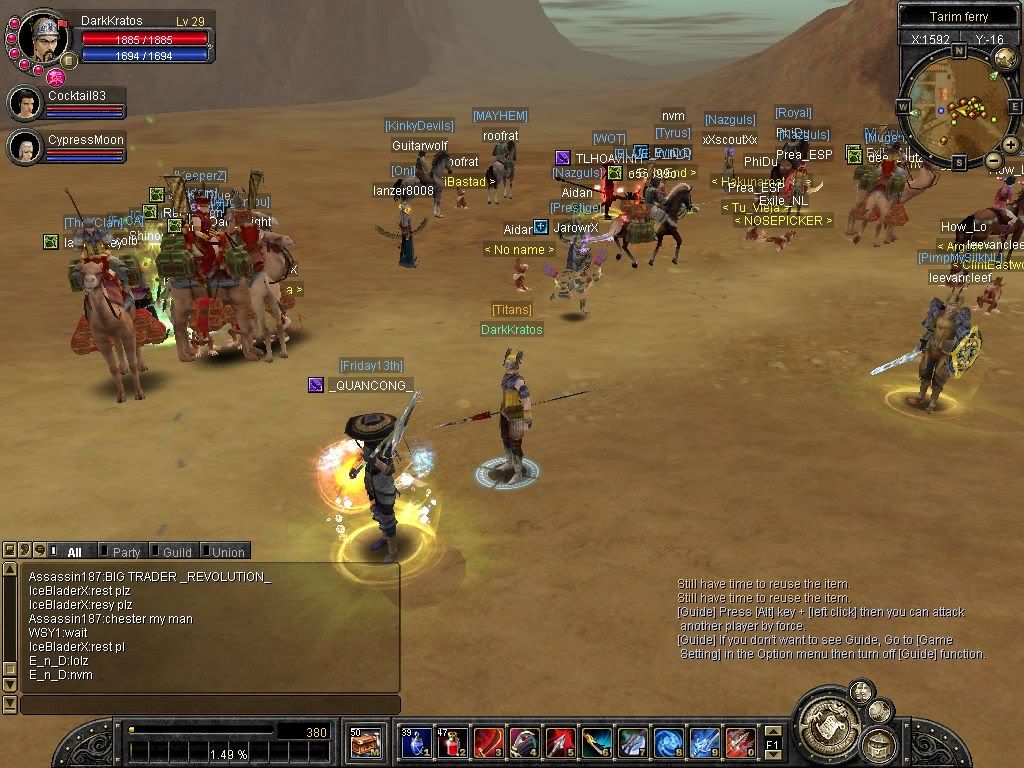This screenshot has height=768, width=1024.
Task: Use the red health potion in slot 2
Action: (452, 743)
